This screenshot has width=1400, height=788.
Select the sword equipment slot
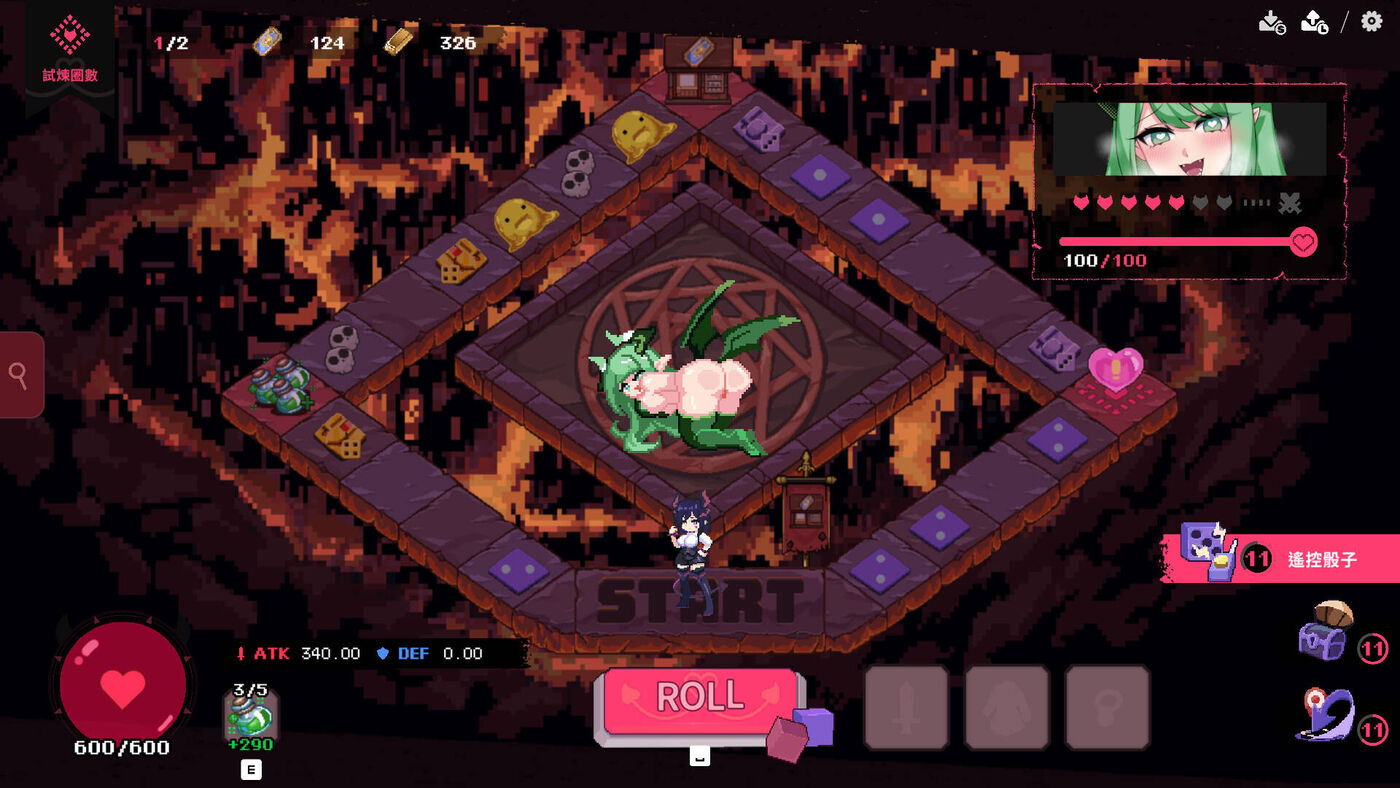click(906, 707)
